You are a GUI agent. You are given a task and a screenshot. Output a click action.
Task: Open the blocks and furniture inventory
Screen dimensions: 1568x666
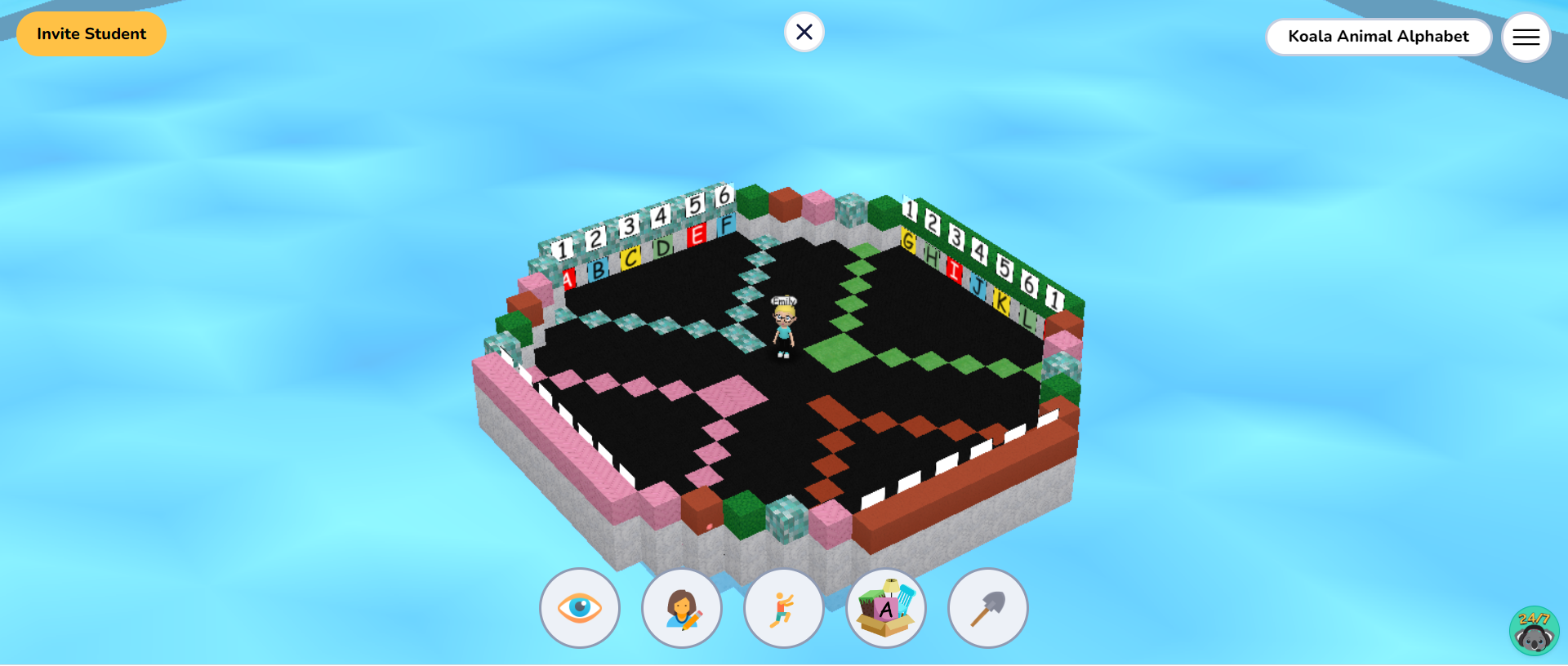885,607
